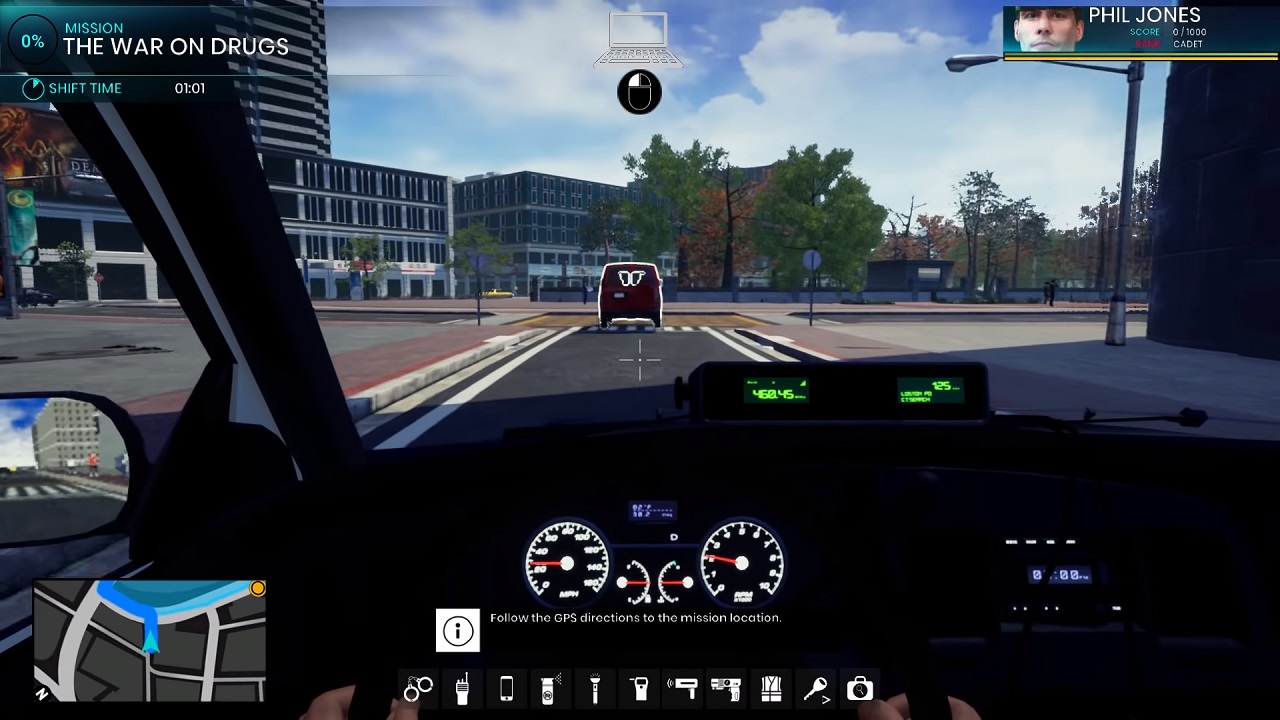Select the car key item
This screenshot has width=1280, height=720.
pyautogui.click(x=816, y=688)
